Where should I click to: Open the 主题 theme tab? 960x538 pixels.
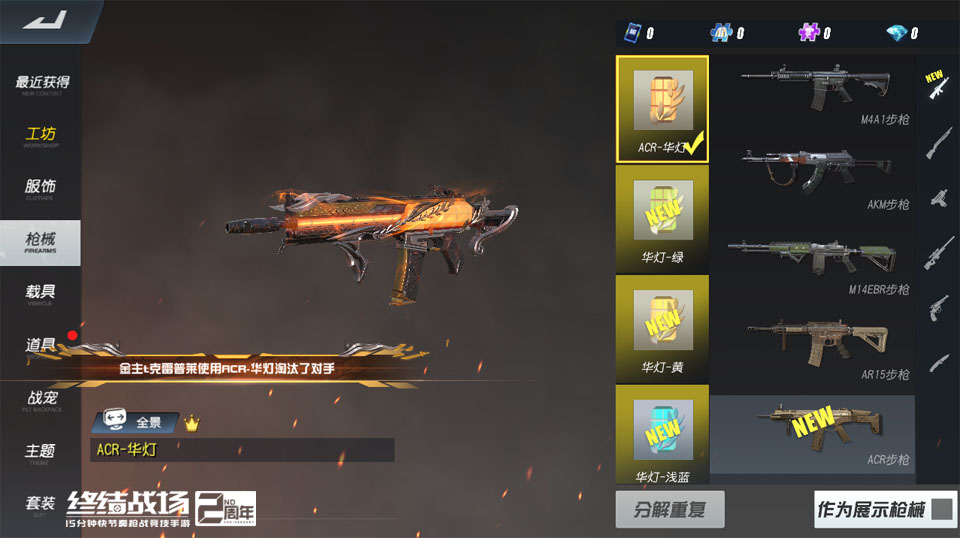(x=41, y=452)
